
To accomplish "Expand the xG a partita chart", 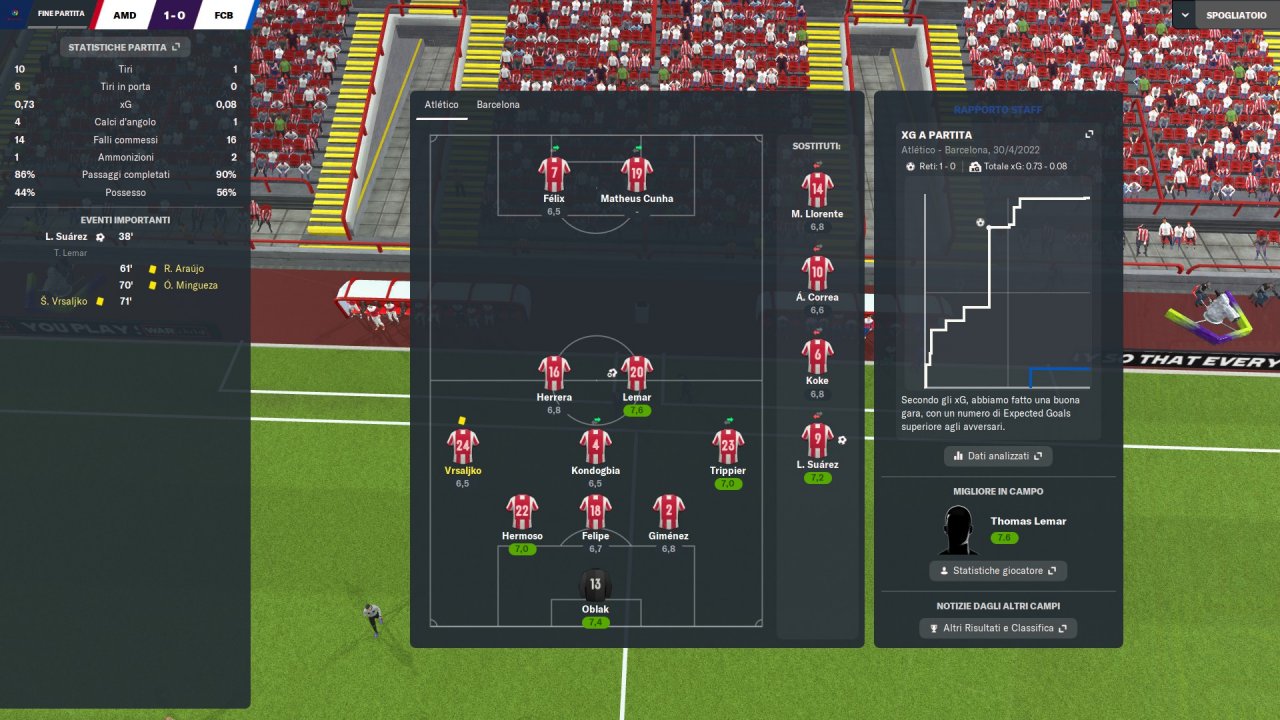I will 1089,135.
